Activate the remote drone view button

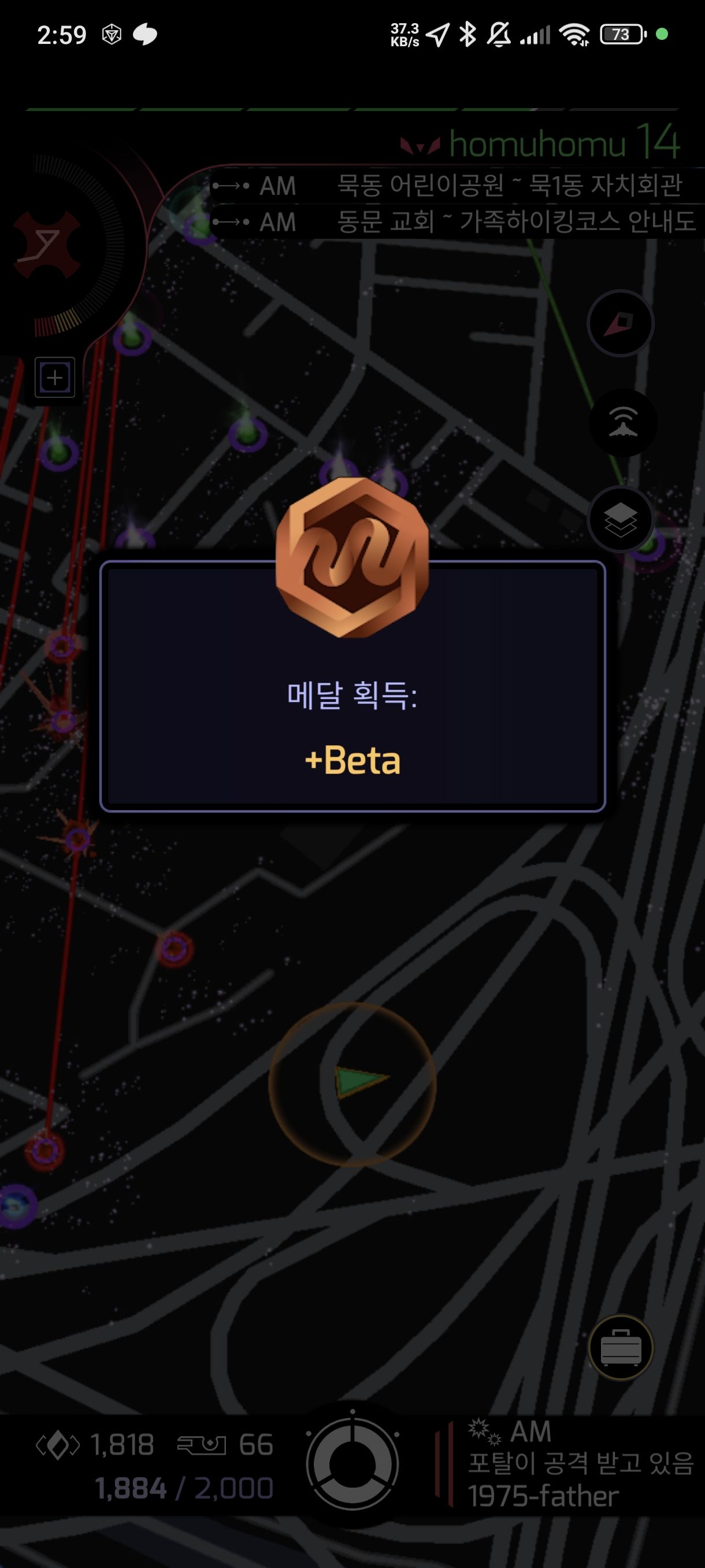pyautogui.click(x=622, y=423)
